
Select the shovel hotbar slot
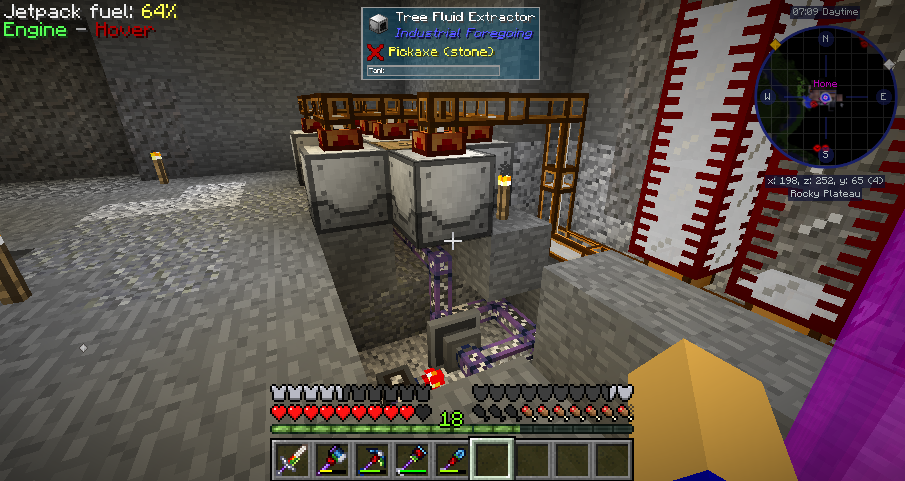452,459
